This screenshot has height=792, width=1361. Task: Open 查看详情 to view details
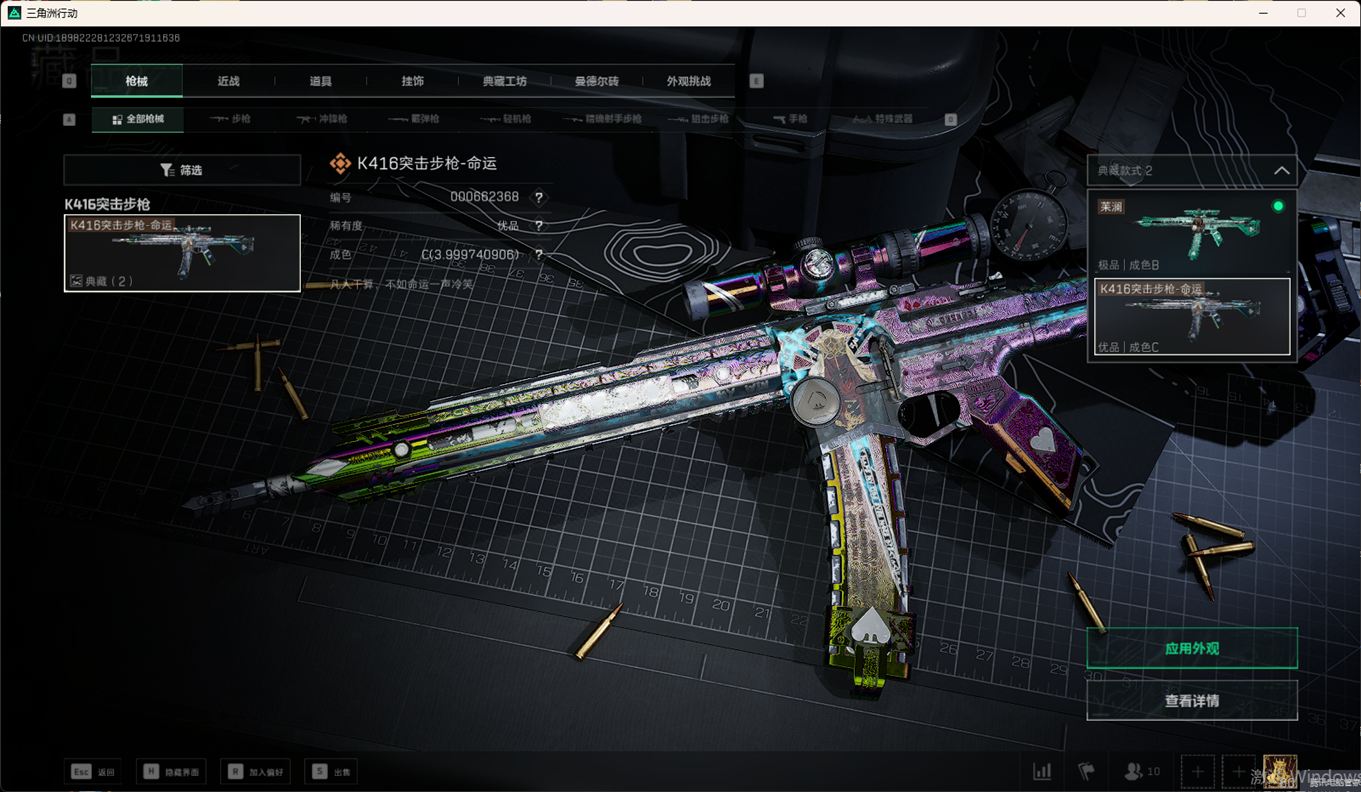[x=1191, y=701]
